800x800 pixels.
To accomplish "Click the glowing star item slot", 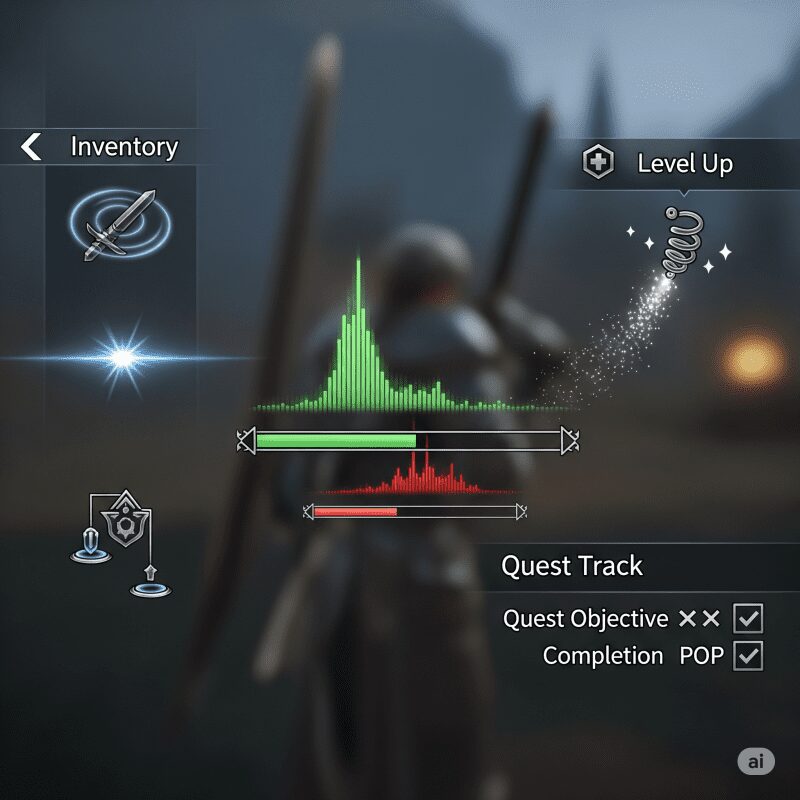I will [122, 357].
